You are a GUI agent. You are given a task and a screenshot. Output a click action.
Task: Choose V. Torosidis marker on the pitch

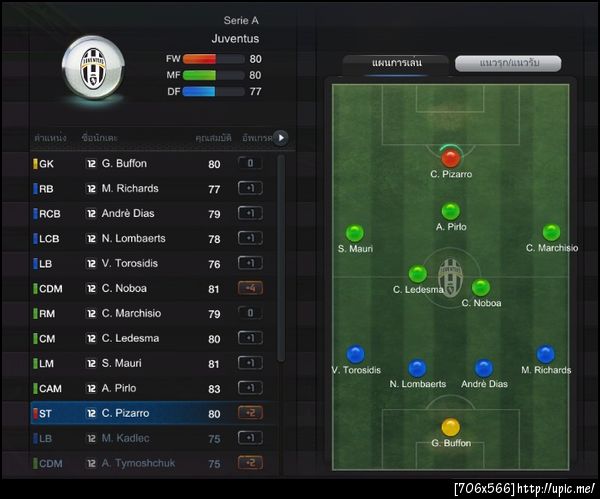(355, 354)
